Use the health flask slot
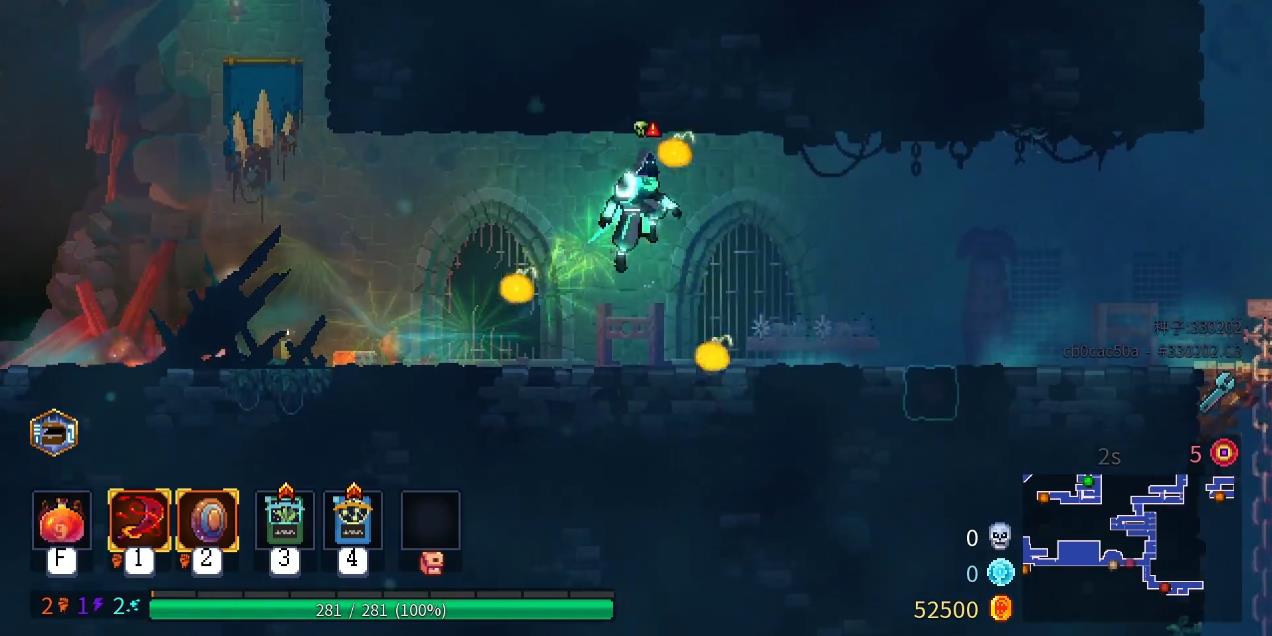The width and height of the screenshot is (1272, 636). pyautogui.click(x=61, y=521)
